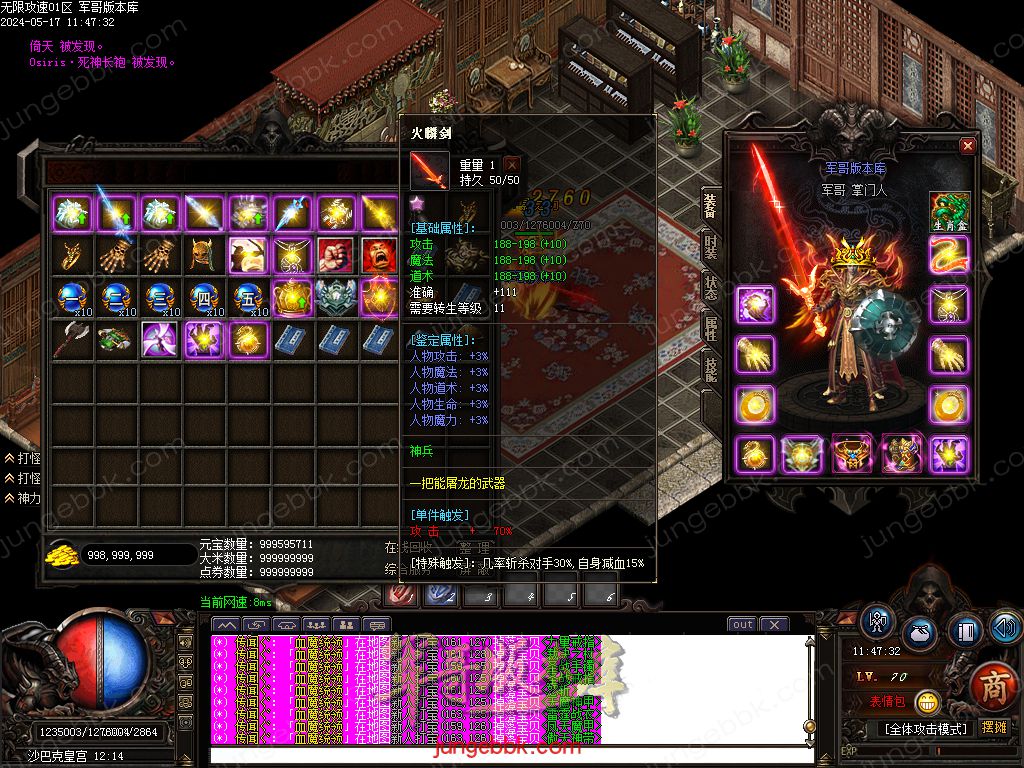Click the chat window out button
Image resolution: width=1024 pixels, height=768 pixels.
tap(742, 624)
